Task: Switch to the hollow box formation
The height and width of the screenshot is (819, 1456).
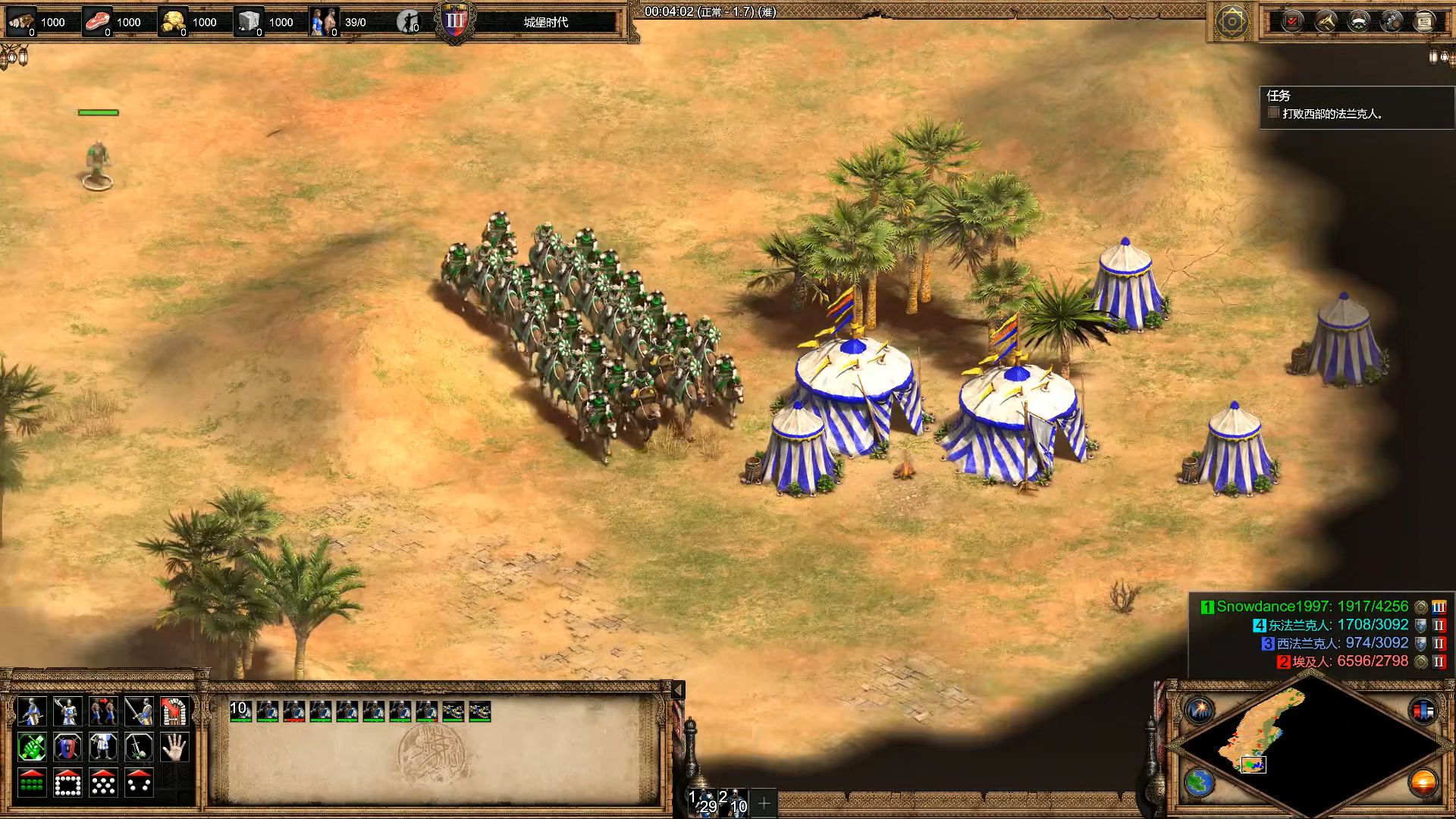Action: [67, 783]
